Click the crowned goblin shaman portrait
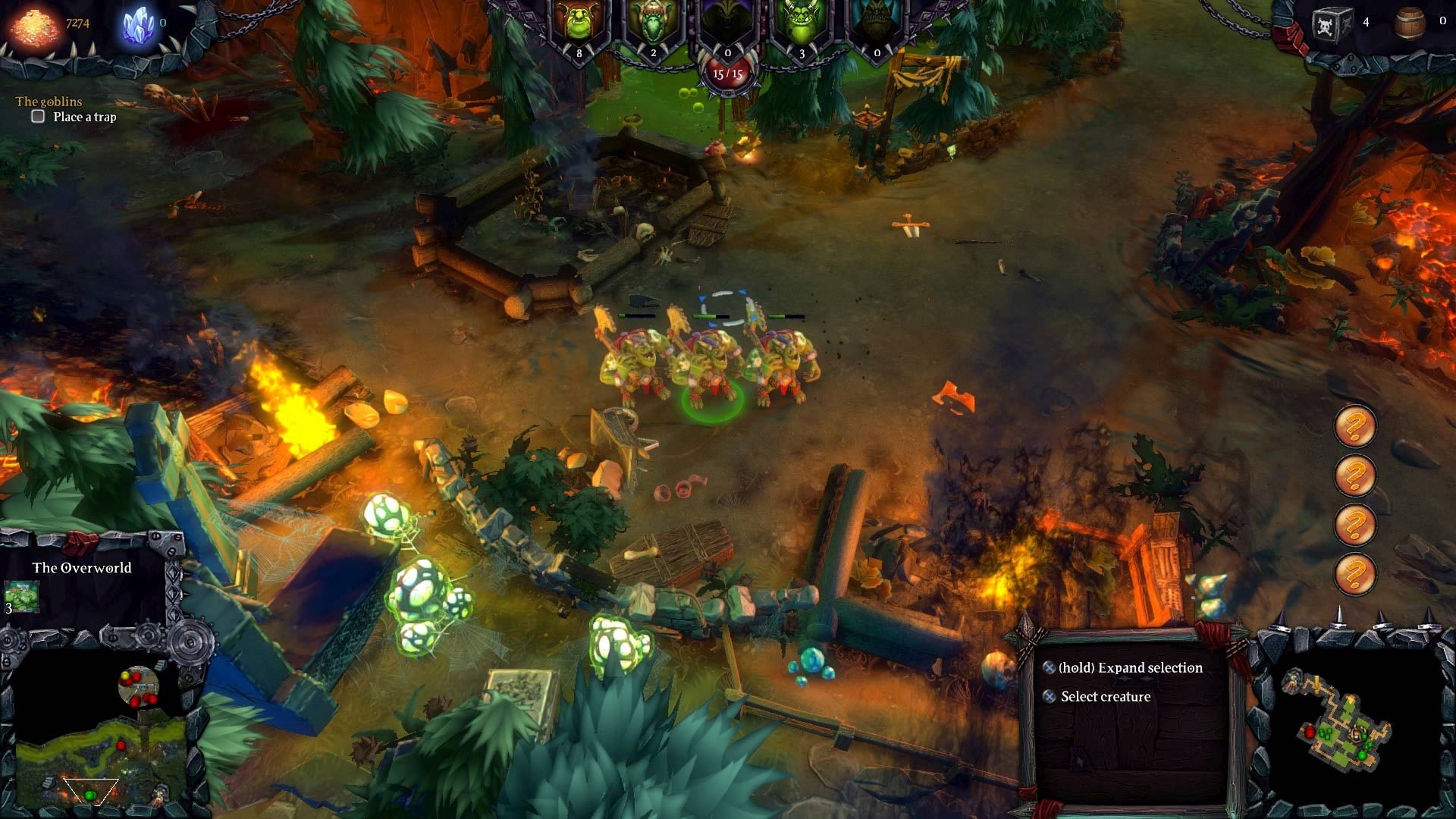Viewport: 1456px width, 819px height. 654,23
